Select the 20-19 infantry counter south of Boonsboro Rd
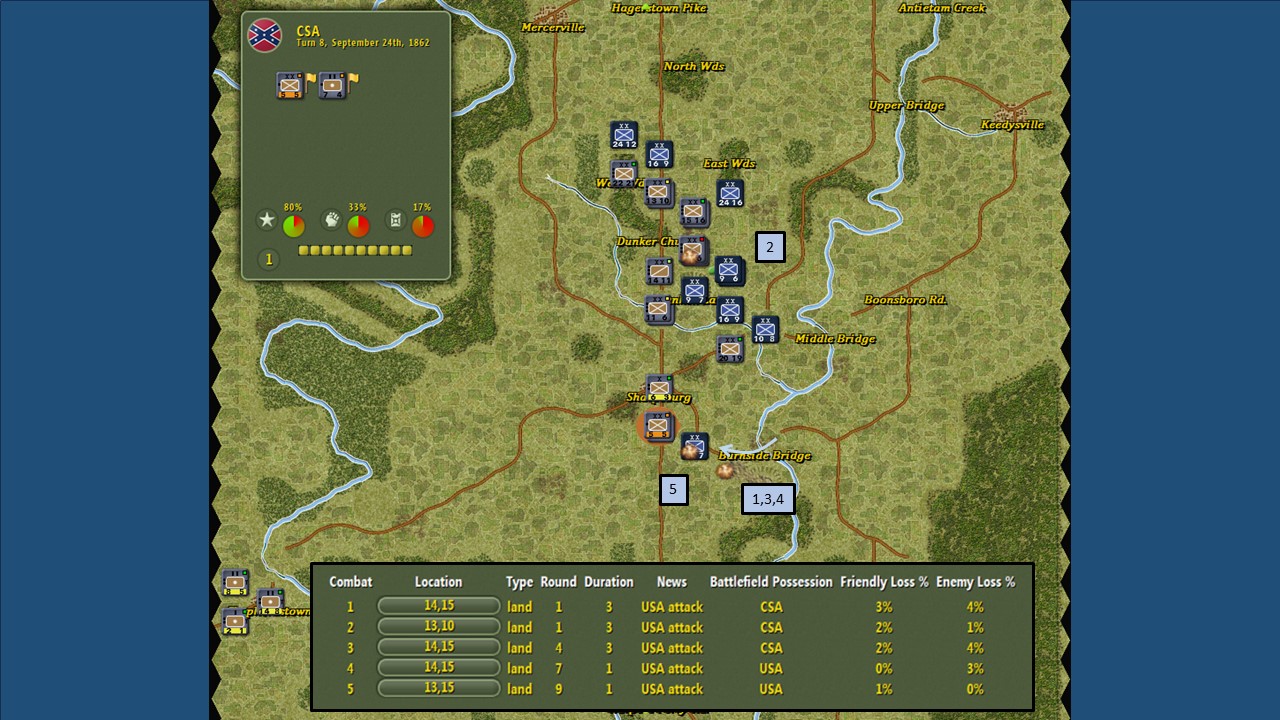This screenshot has height=720, width=1280. pos(730,349)
